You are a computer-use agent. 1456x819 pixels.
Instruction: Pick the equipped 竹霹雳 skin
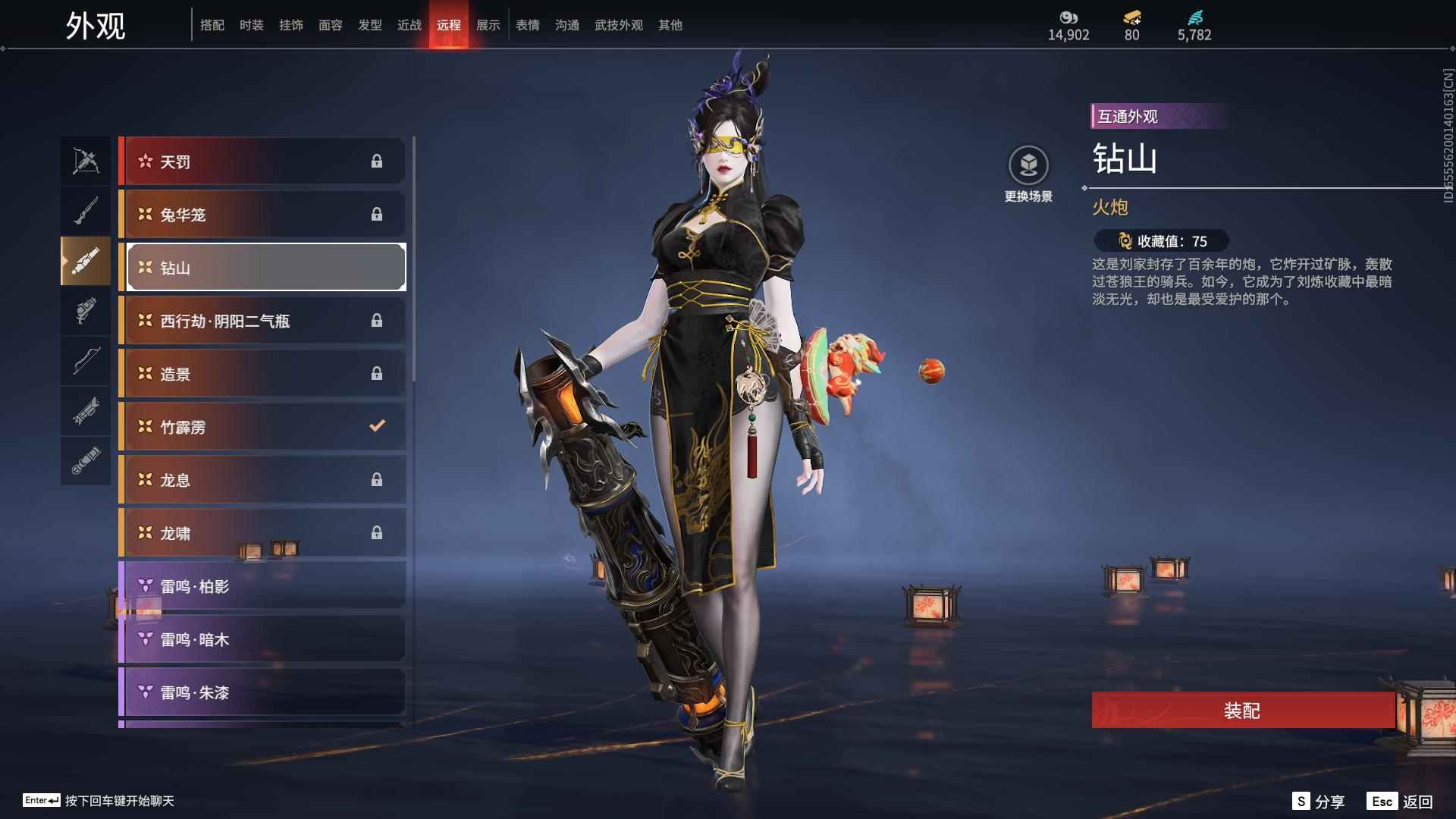[262, 427]
